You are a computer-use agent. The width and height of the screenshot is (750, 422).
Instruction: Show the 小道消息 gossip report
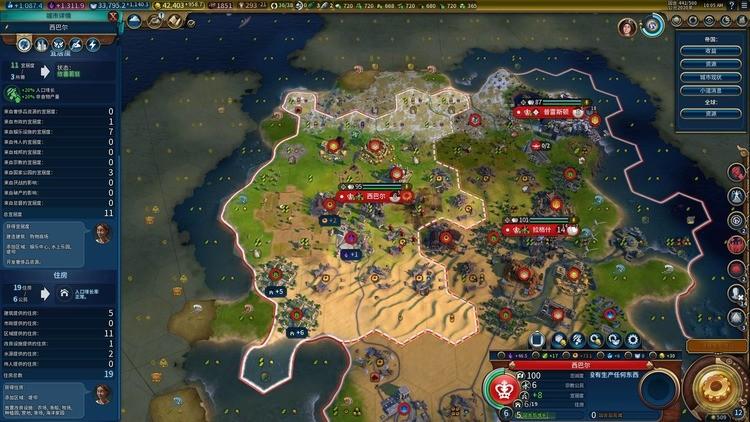[x=710, y=88]
